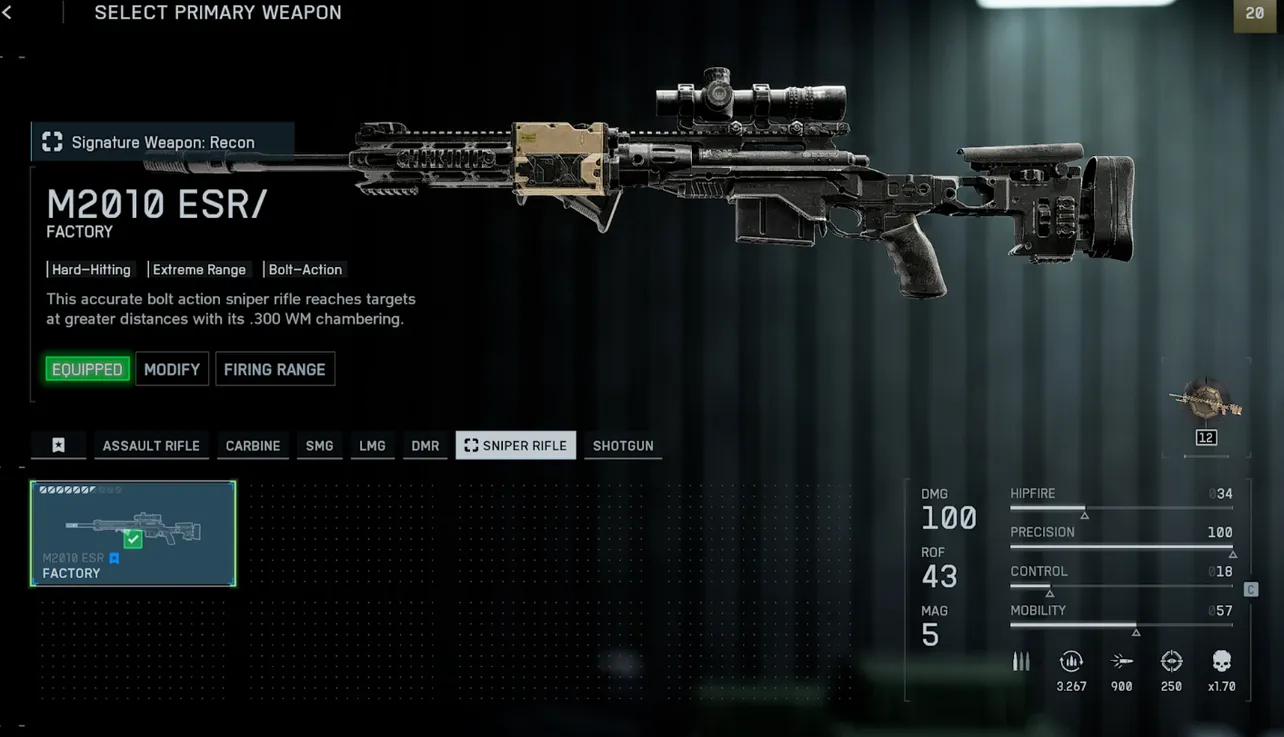Click the Mobility stat bar
This screenshot has width=1284, height=737.
coord(1120,623)
